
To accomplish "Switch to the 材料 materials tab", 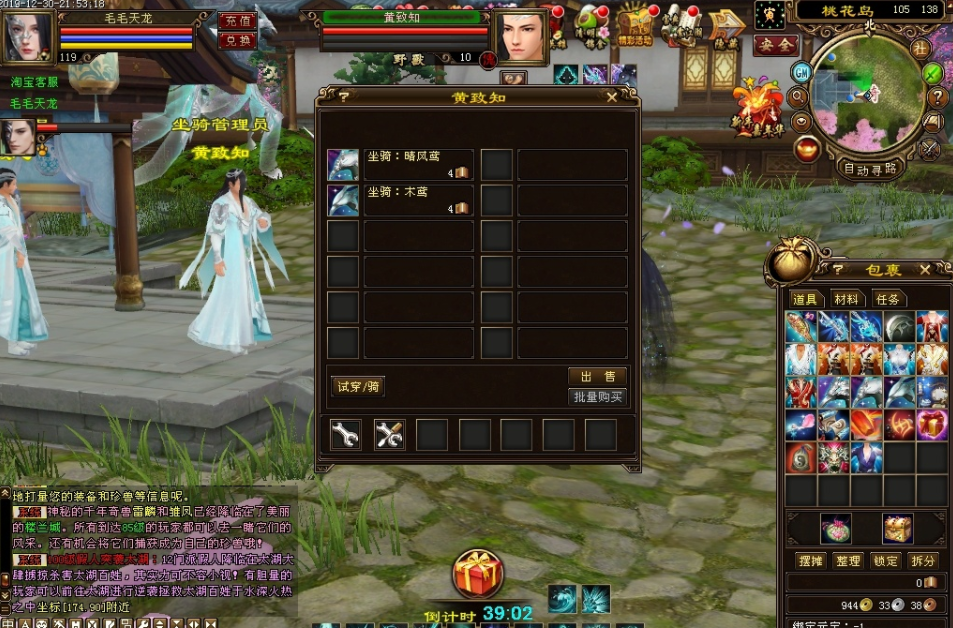I will (x=846, y=299).
